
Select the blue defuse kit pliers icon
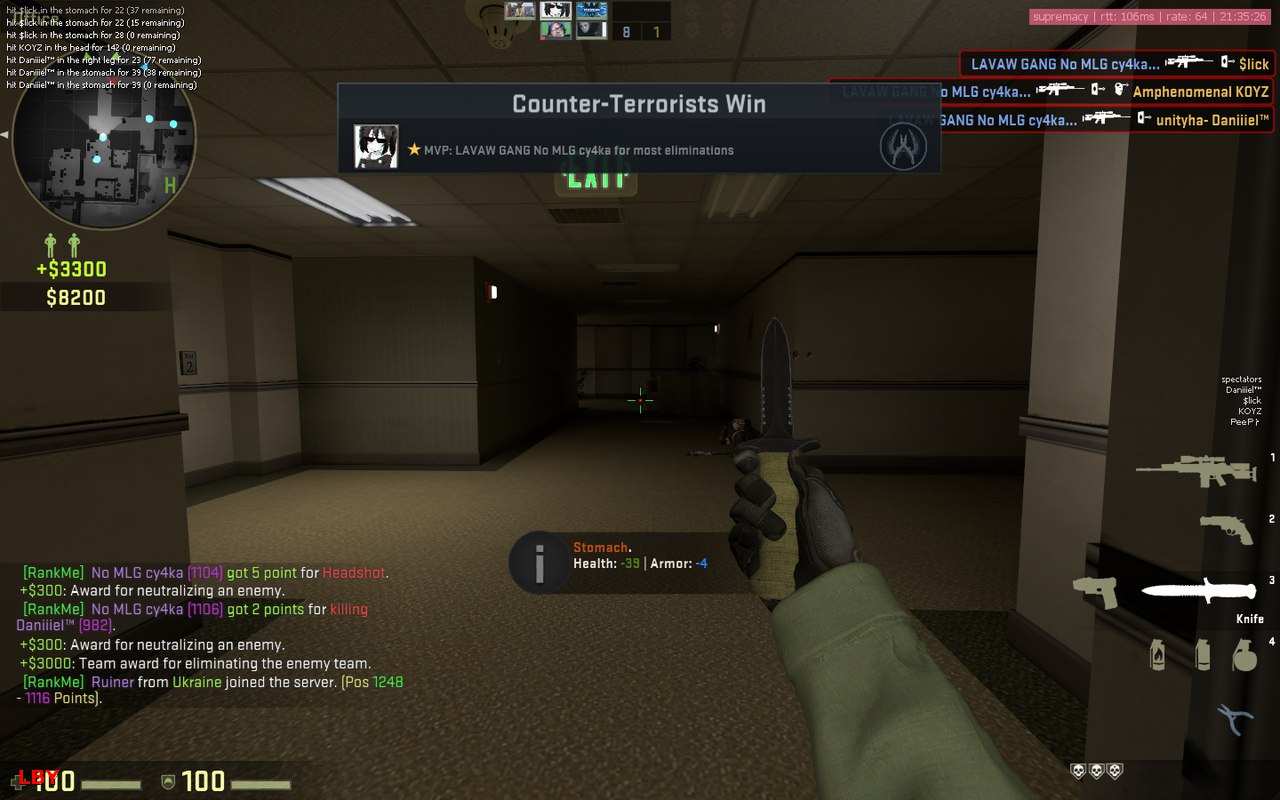[1235, 717]
